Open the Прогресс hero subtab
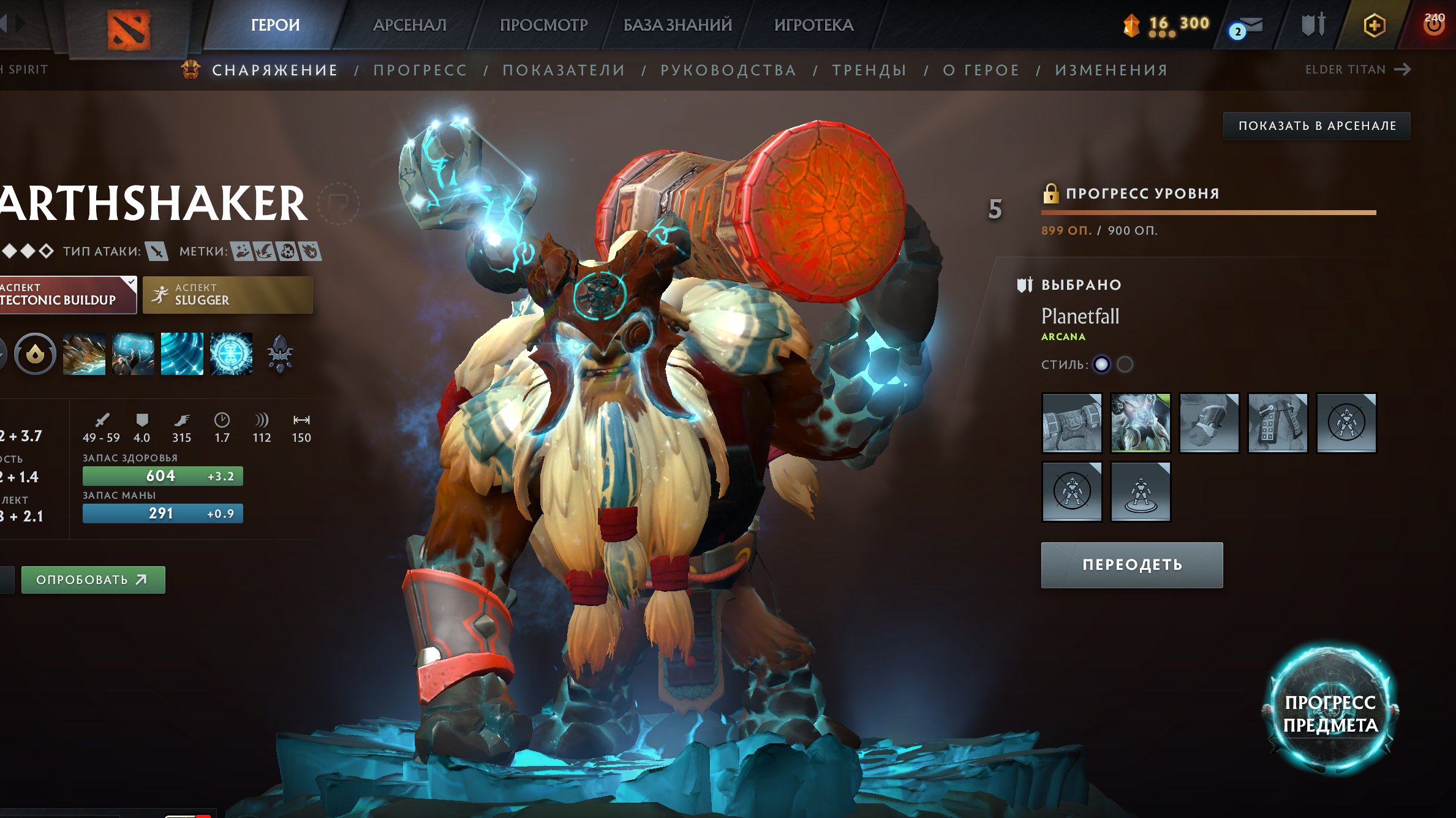The height and width of the screenshot is (818, 1456). click(x=421, y=70)
